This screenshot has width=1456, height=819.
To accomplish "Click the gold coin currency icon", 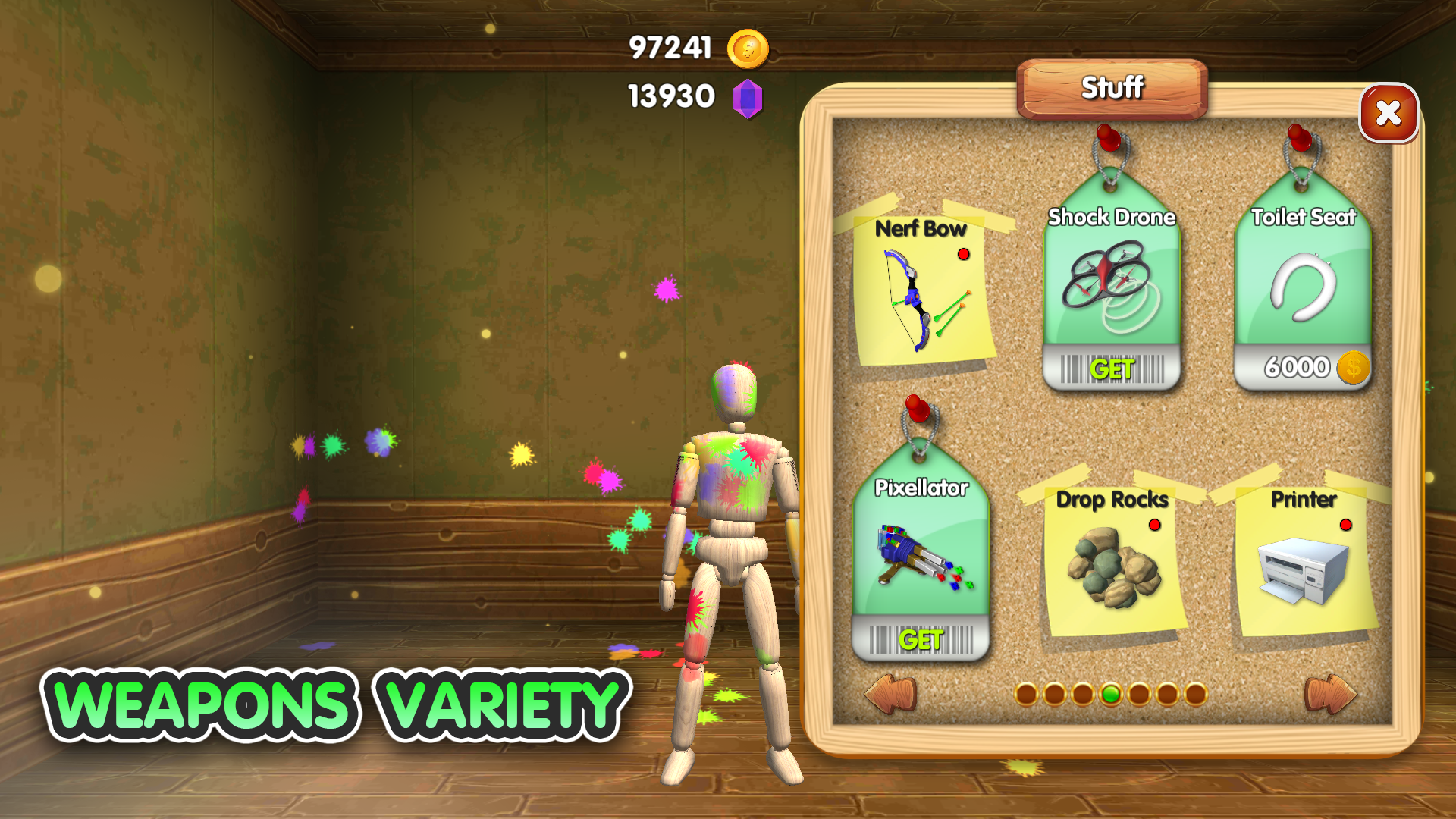I will (748, 48).
